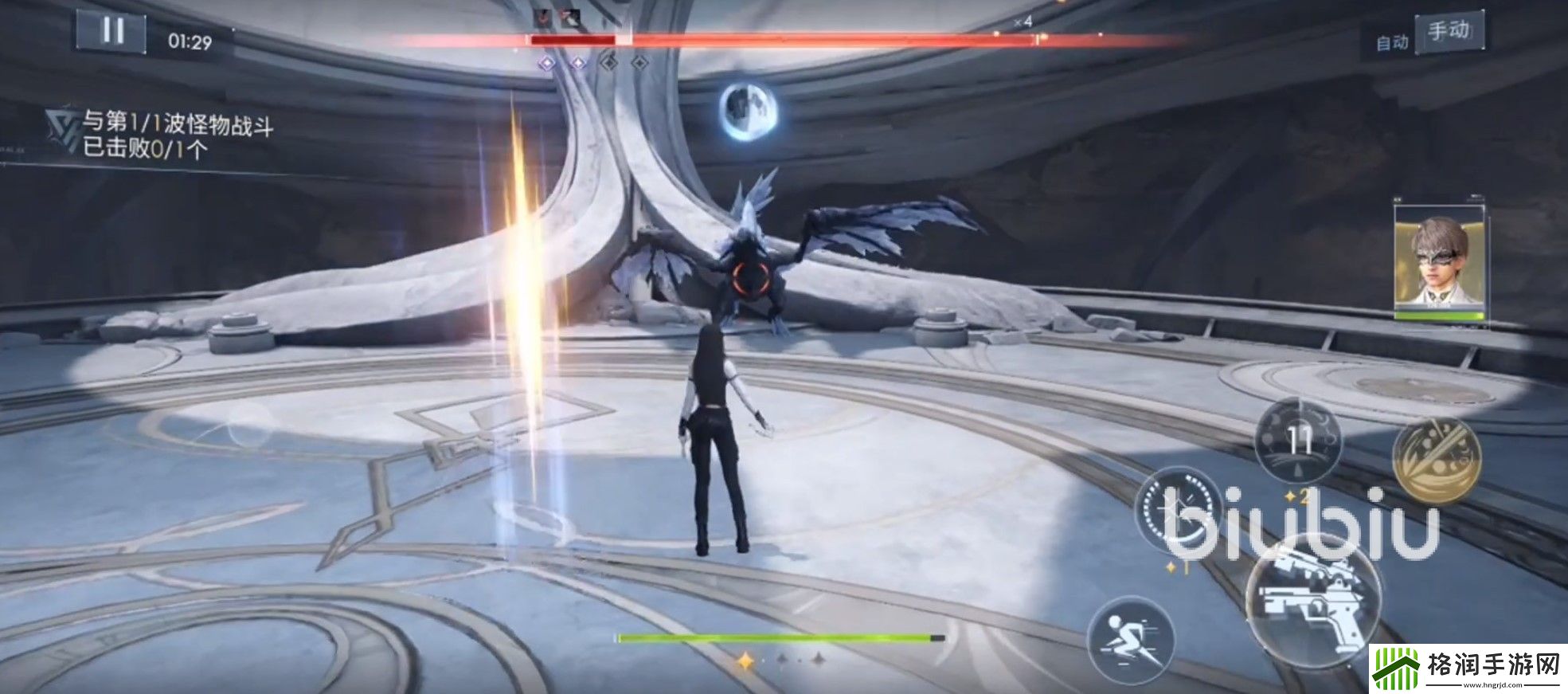The width and height of the screenshot is (1568, 694).
Task: Trigger the golden ultimate skill
Action: pyautogui.click(x=1436, y=460)
